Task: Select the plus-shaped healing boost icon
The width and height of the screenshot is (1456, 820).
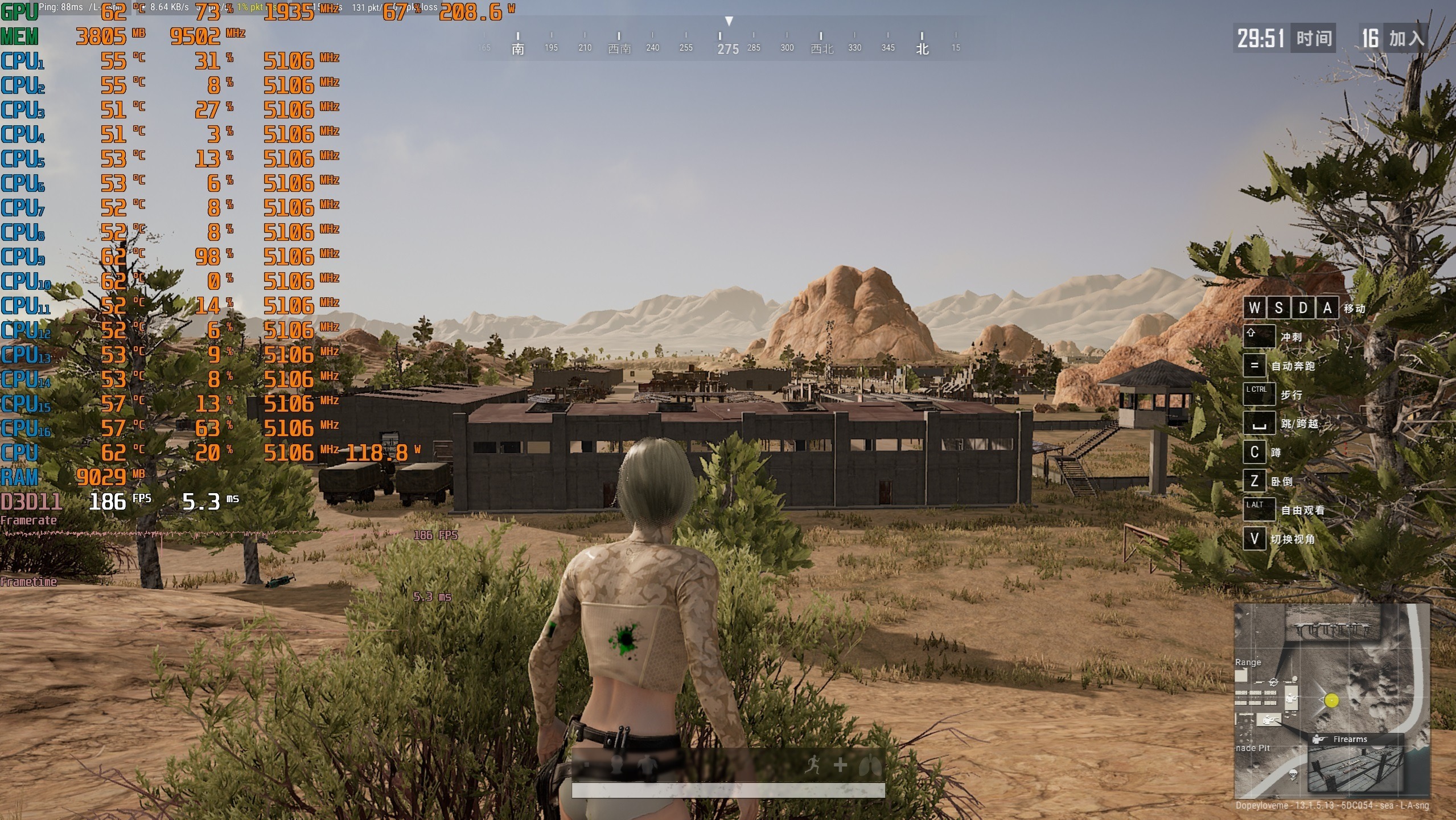Action: [840, 765]
